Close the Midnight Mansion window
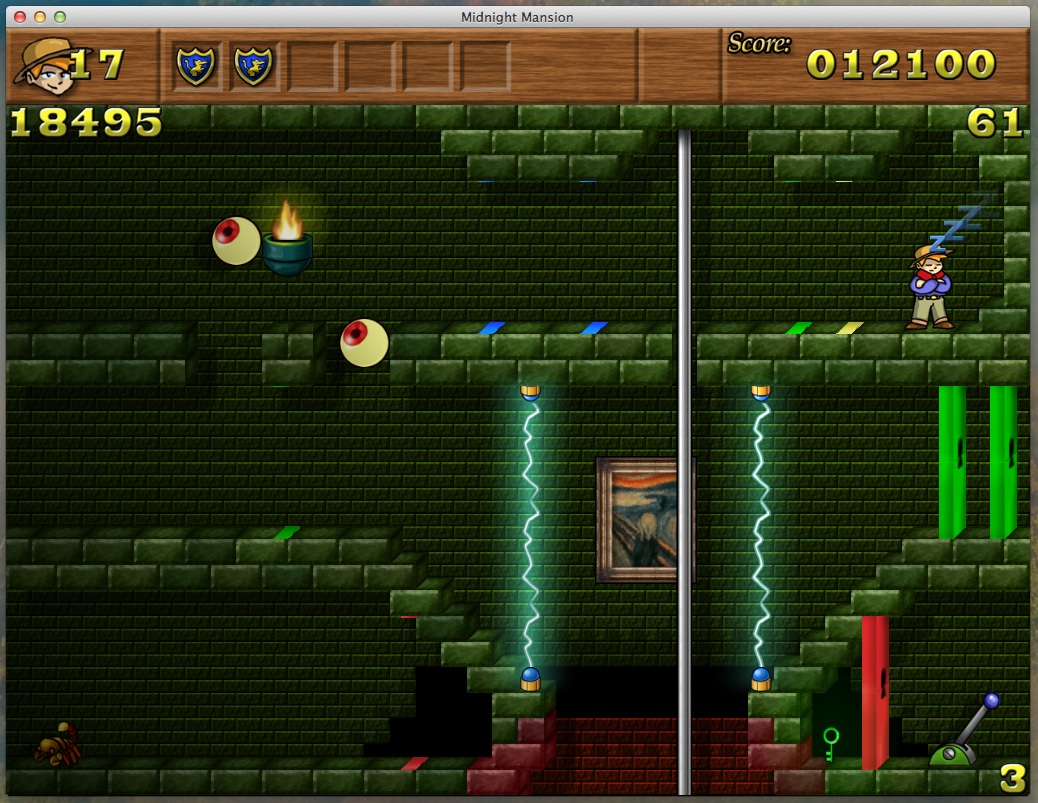 click(20, 17)
